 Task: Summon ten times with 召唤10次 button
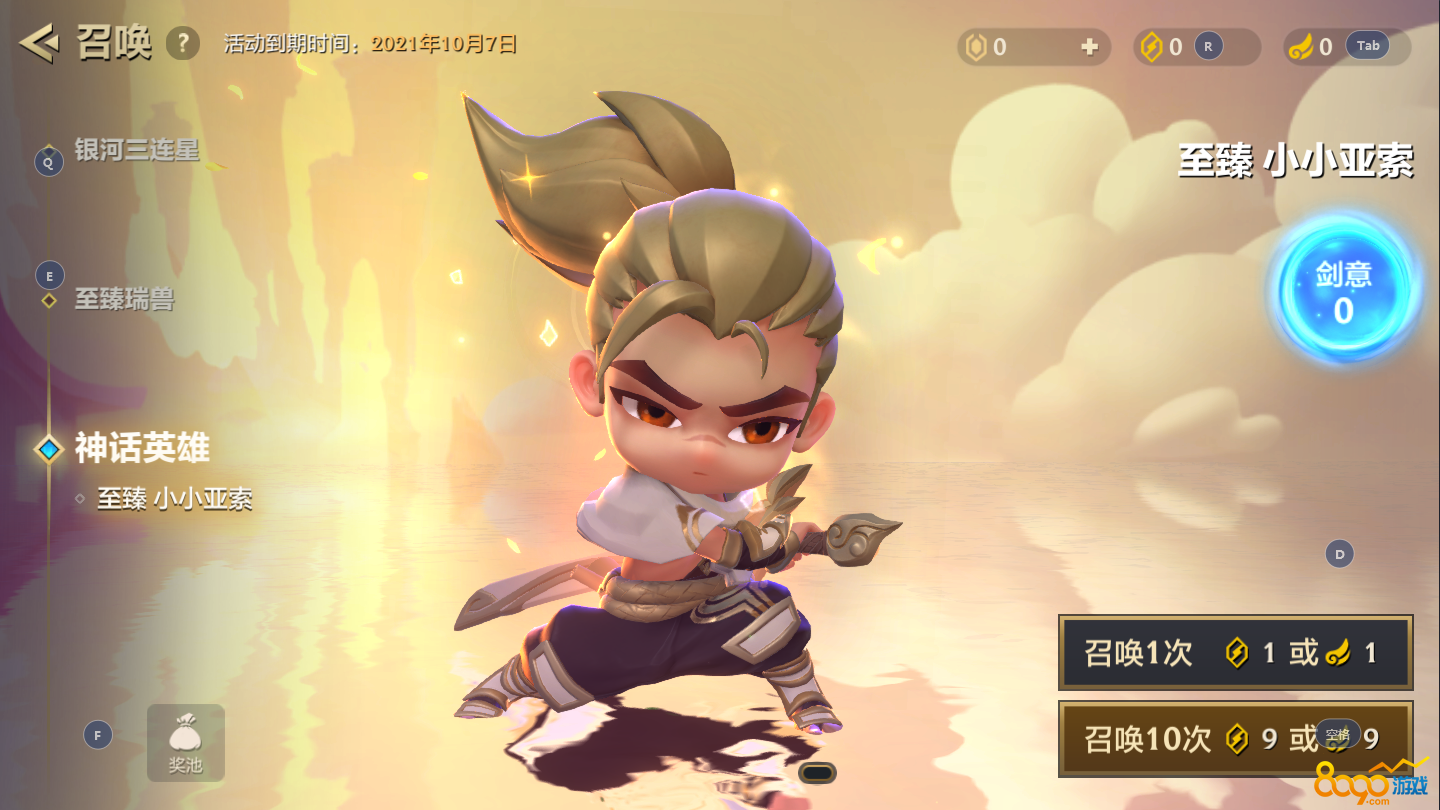(1235, 739)
